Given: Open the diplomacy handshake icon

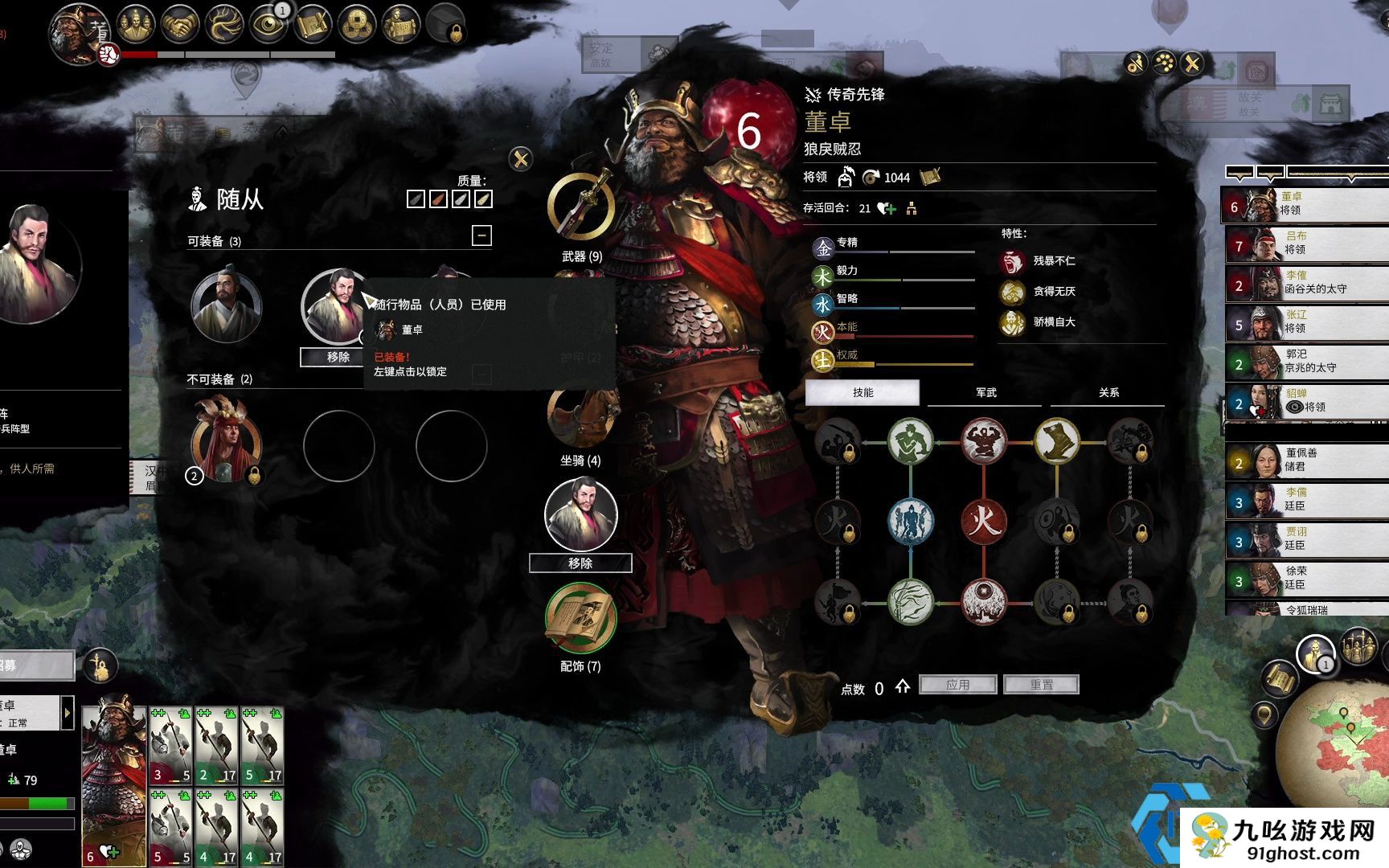Looking at the screenshot, I should coord(180,25).
